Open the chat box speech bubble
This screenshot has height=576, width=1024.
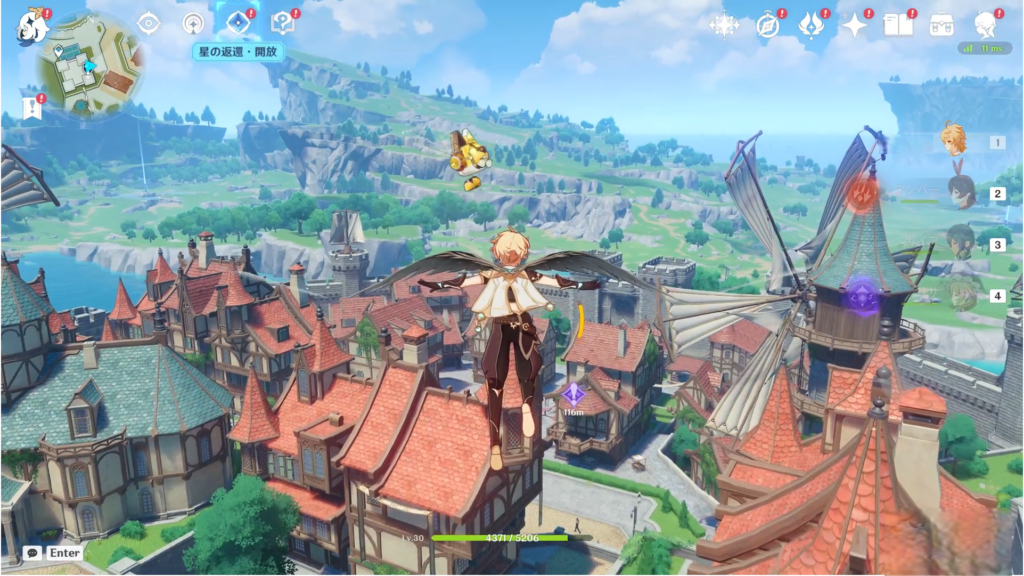(33, 552)
